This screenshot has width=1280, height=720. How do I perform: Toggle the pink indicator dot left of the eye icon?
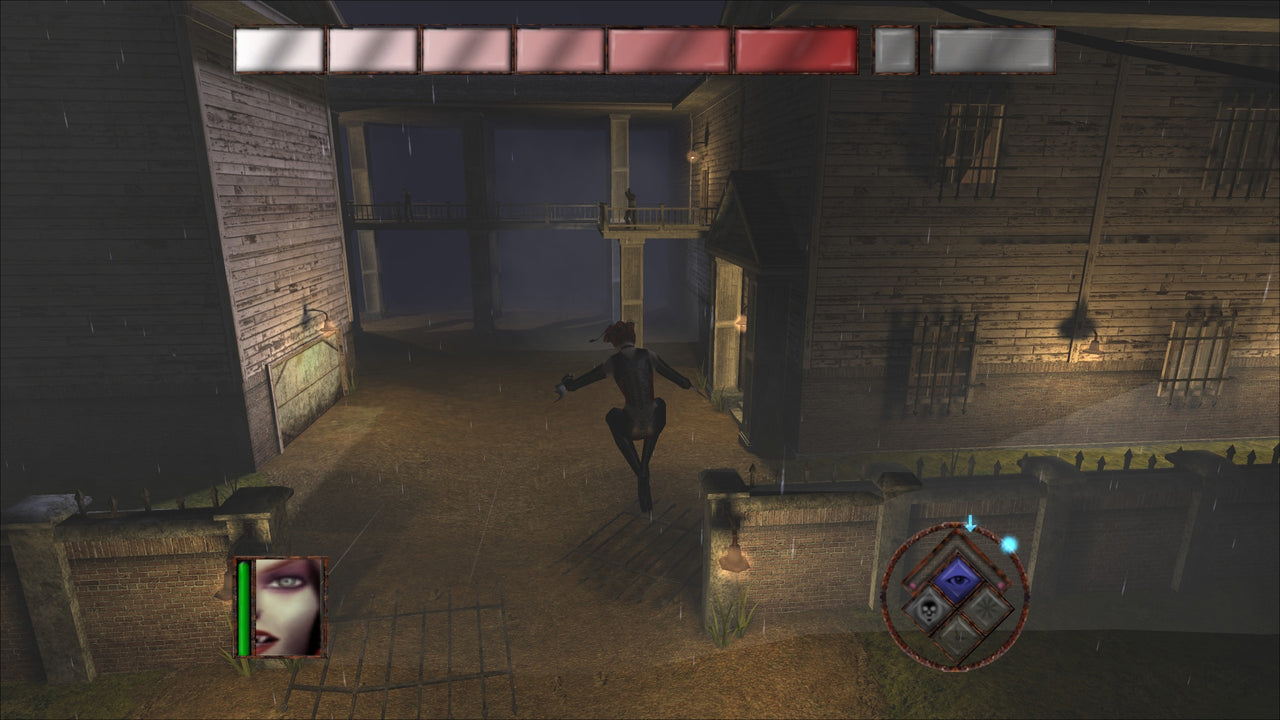pyautogui.click(x=913, y=585)
